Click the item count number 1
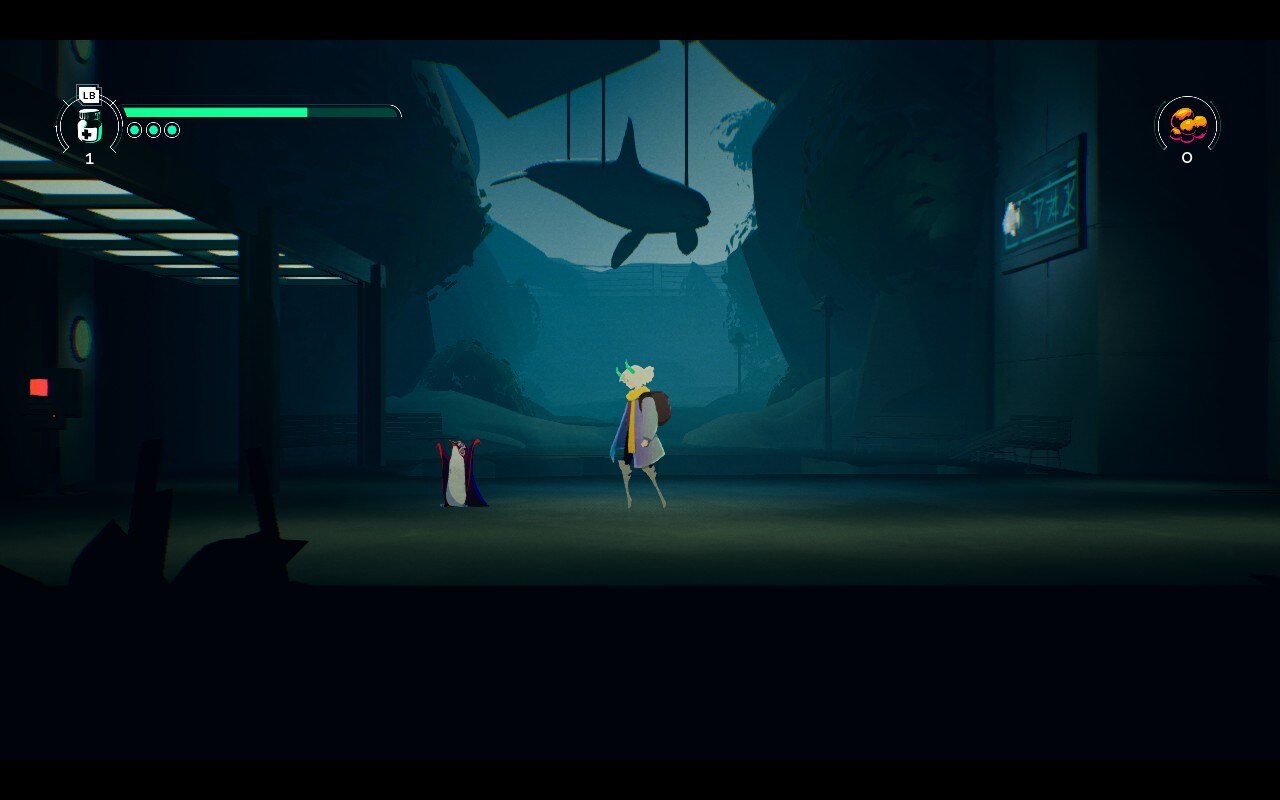The image size is (1280, 800). pos(89,158)
